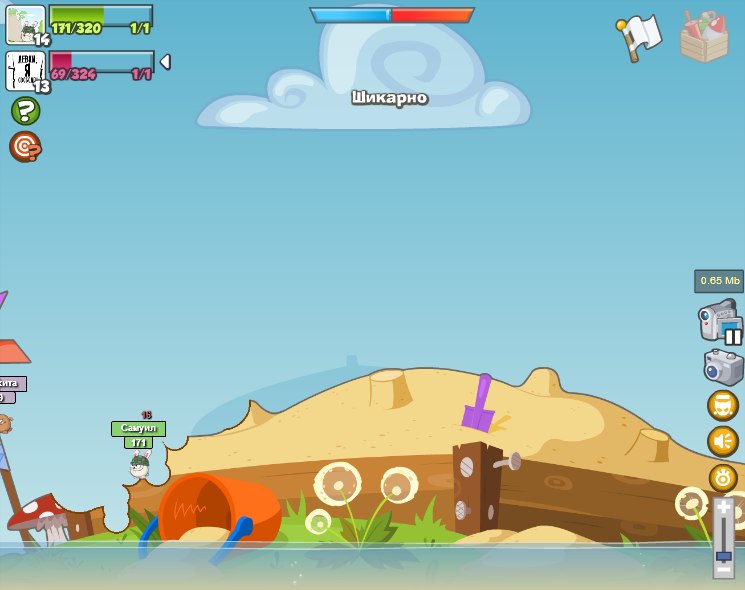
Task: Open the green question mark help
Action: 26,110
